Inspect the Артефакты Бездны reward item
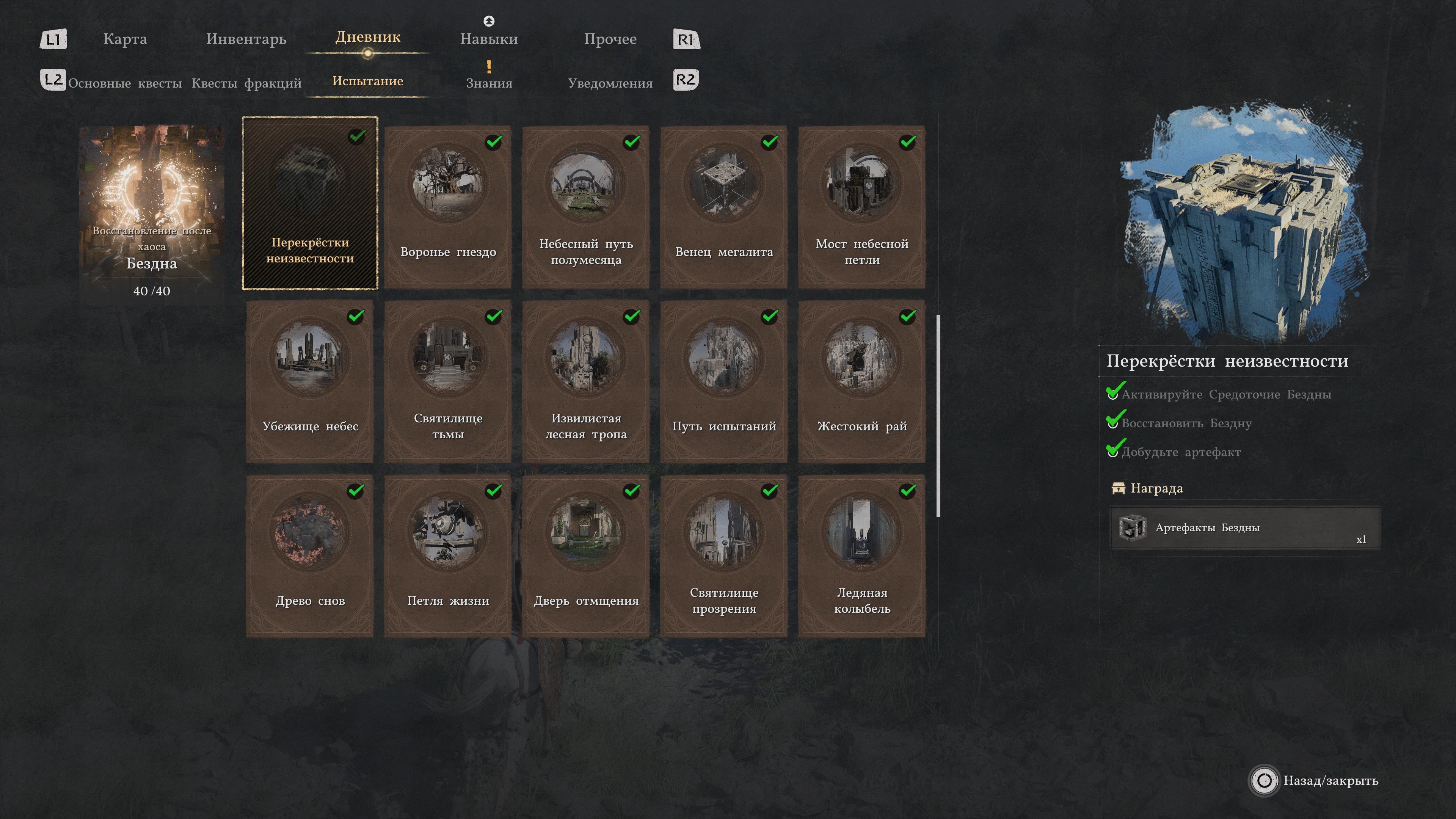1456x819 pixels. pos(1244,528)
